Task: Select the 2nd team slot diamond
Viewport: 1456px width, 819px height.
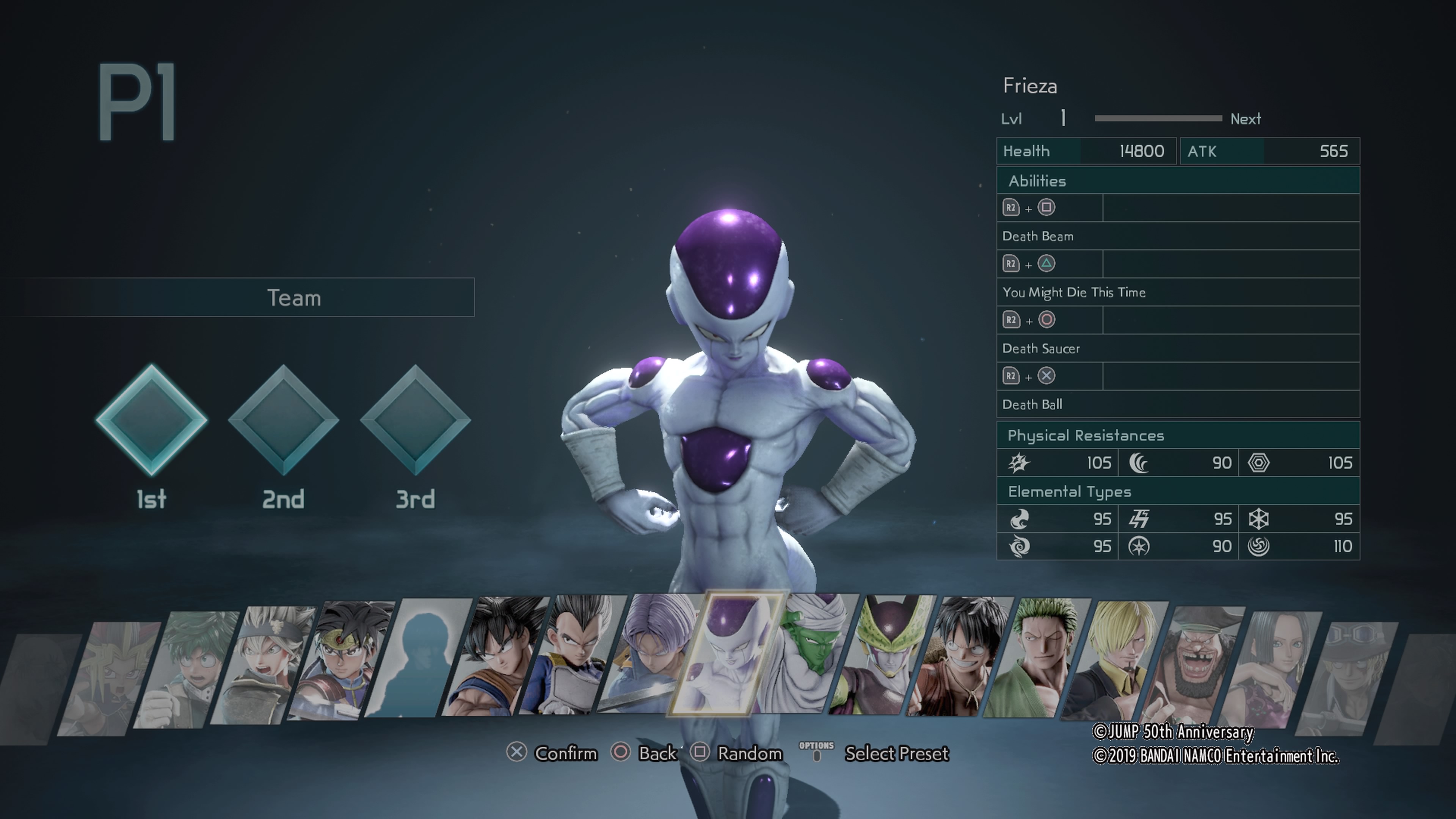Action: pyautogui.click(x=283, y=420)
